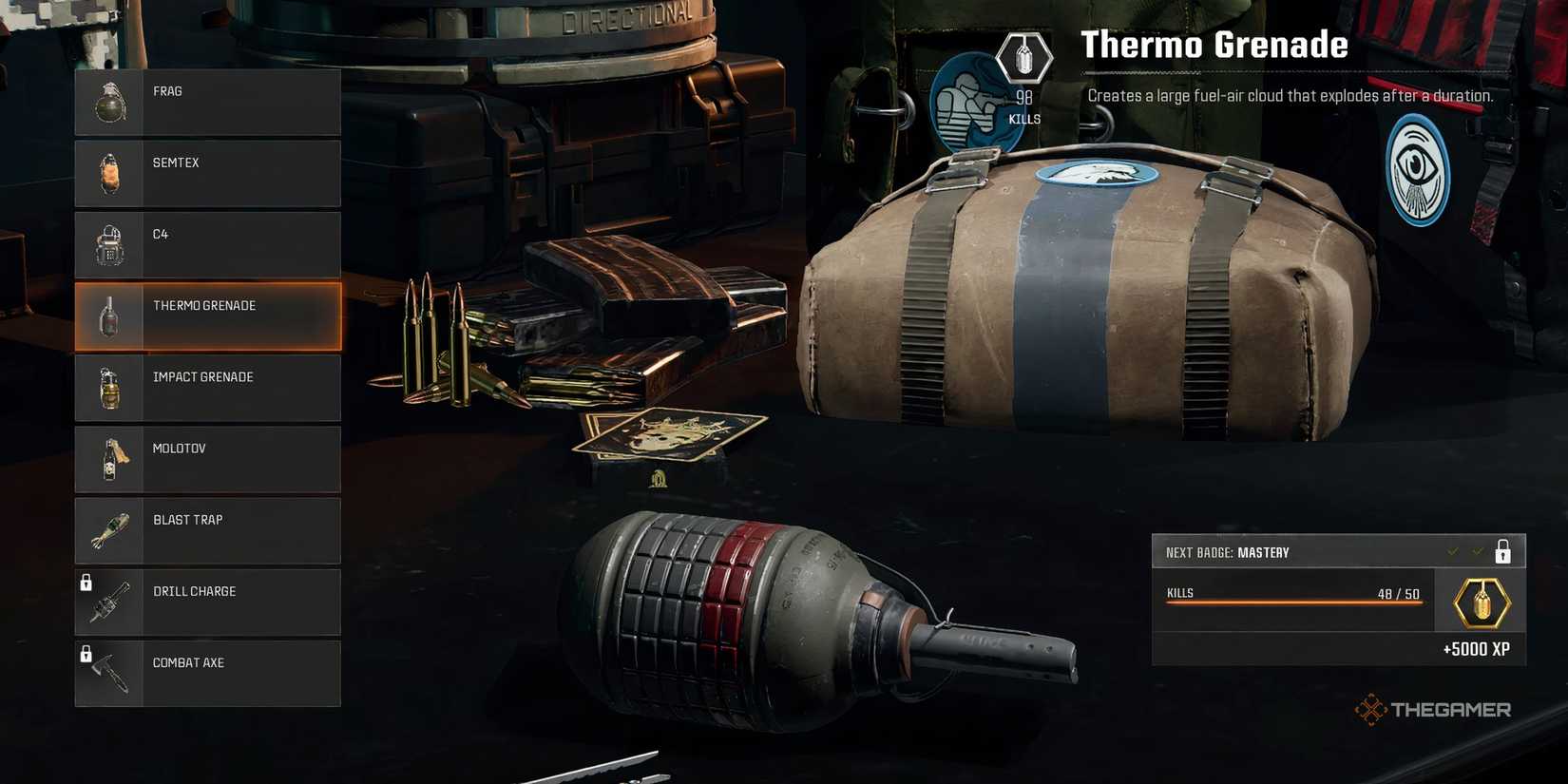Image resolution: width=1568 pixels, height=784 pixels.
Task: Select the C4 charge icon
Action: (110, 243)
